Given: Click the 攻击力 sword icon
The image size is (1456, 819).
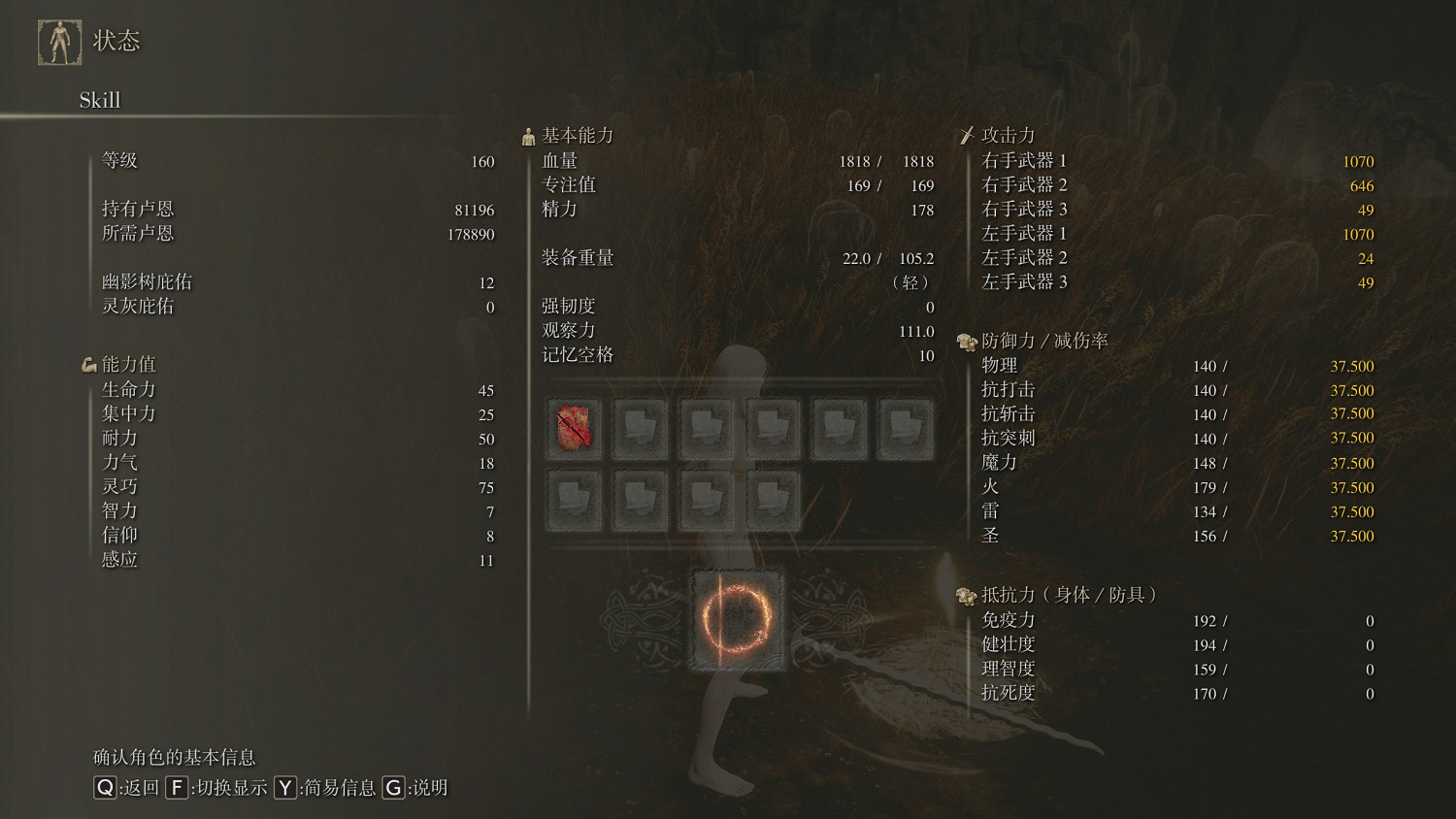Looking at the screenshot, I should point(968,134).
